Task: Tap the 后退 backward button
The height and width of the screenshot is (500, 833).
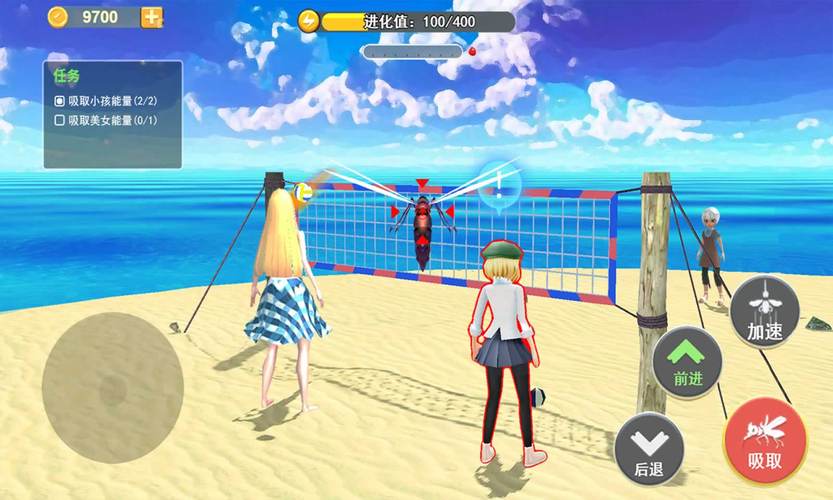Action: [x=650, y=449]
